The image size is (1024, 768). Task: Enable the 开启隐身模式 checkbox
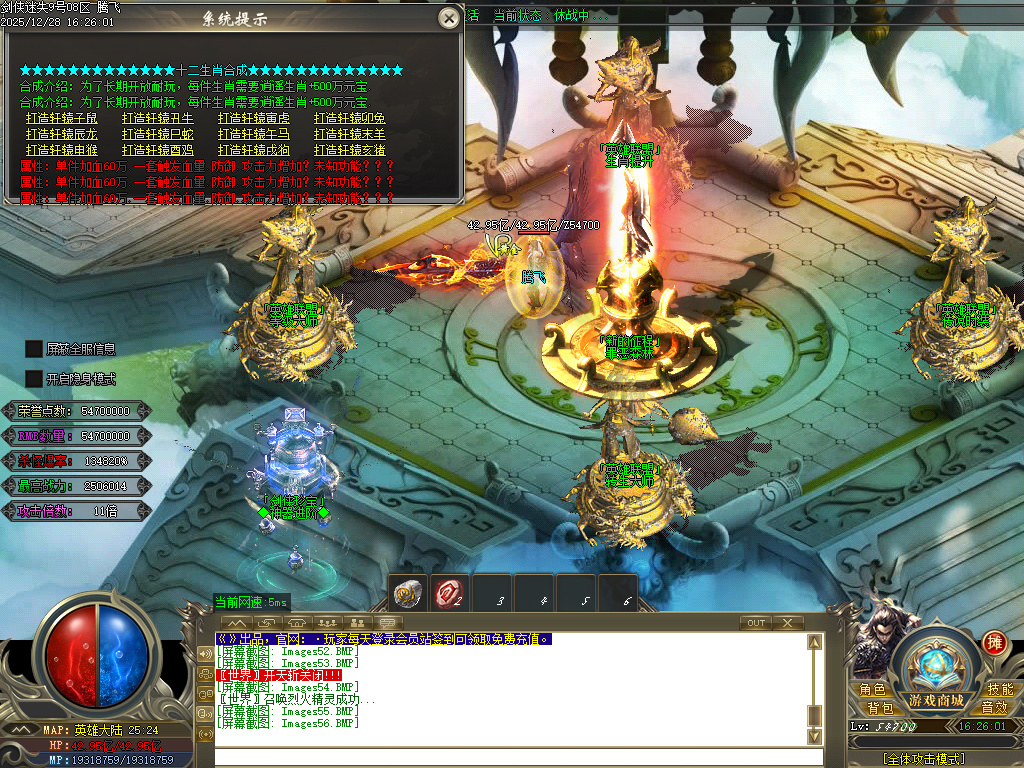(x=34, y=379)
